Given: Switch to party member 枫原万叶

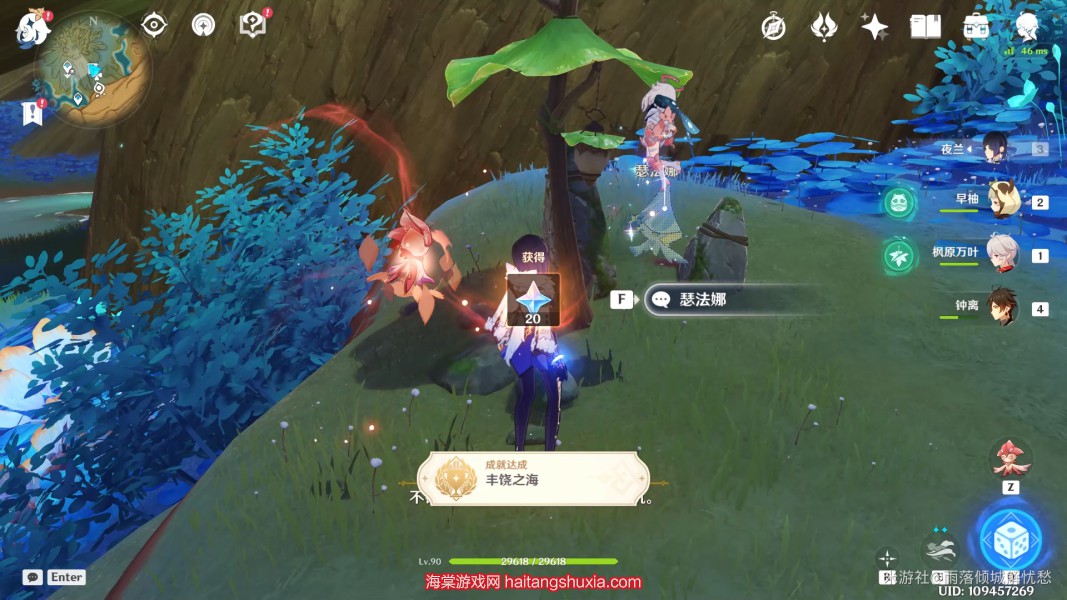Looking at the screenshot, I should (x=1001, y=254).
